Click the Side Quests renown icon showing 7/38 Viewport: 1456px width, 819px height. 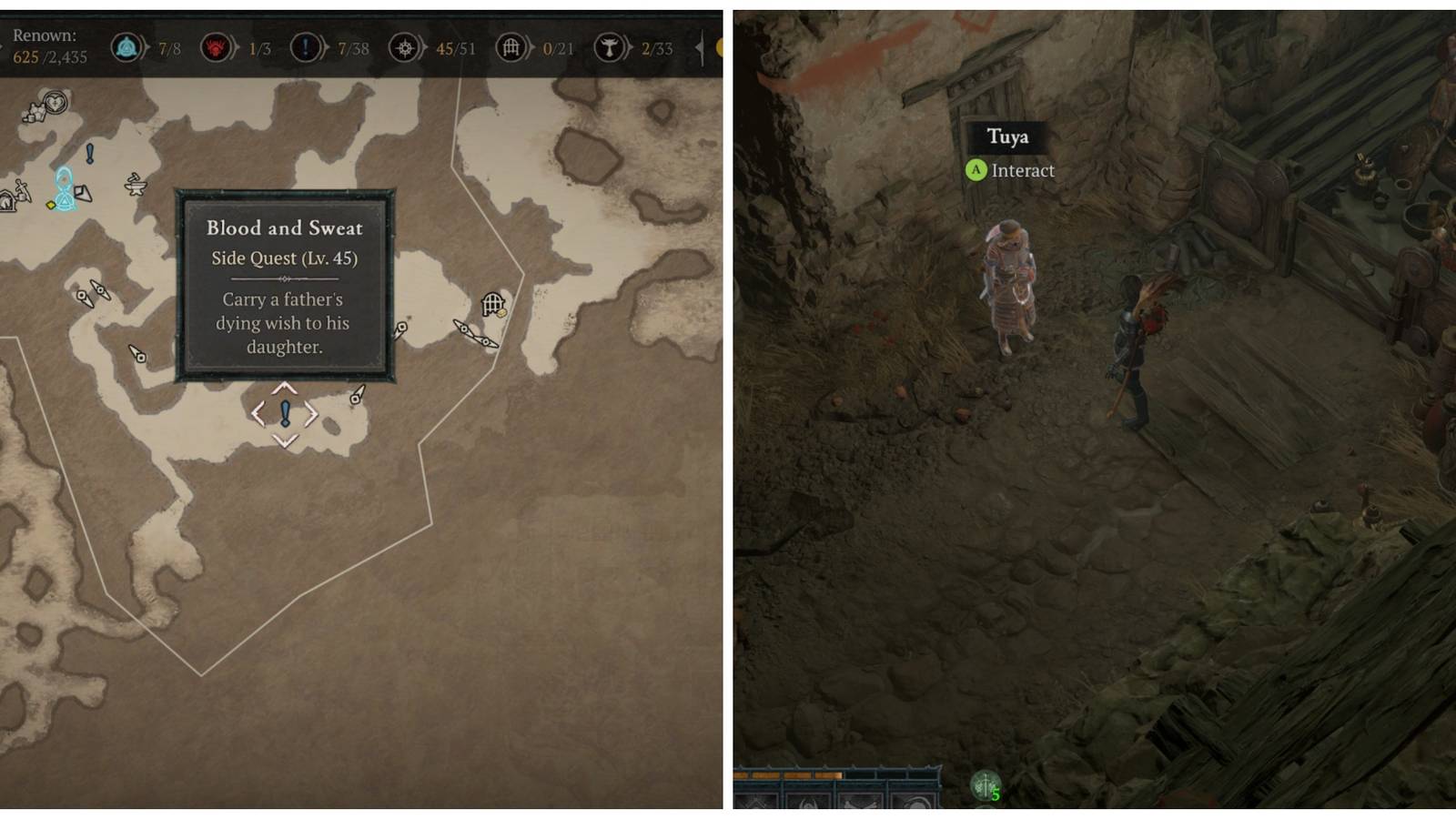click(306, 48)
